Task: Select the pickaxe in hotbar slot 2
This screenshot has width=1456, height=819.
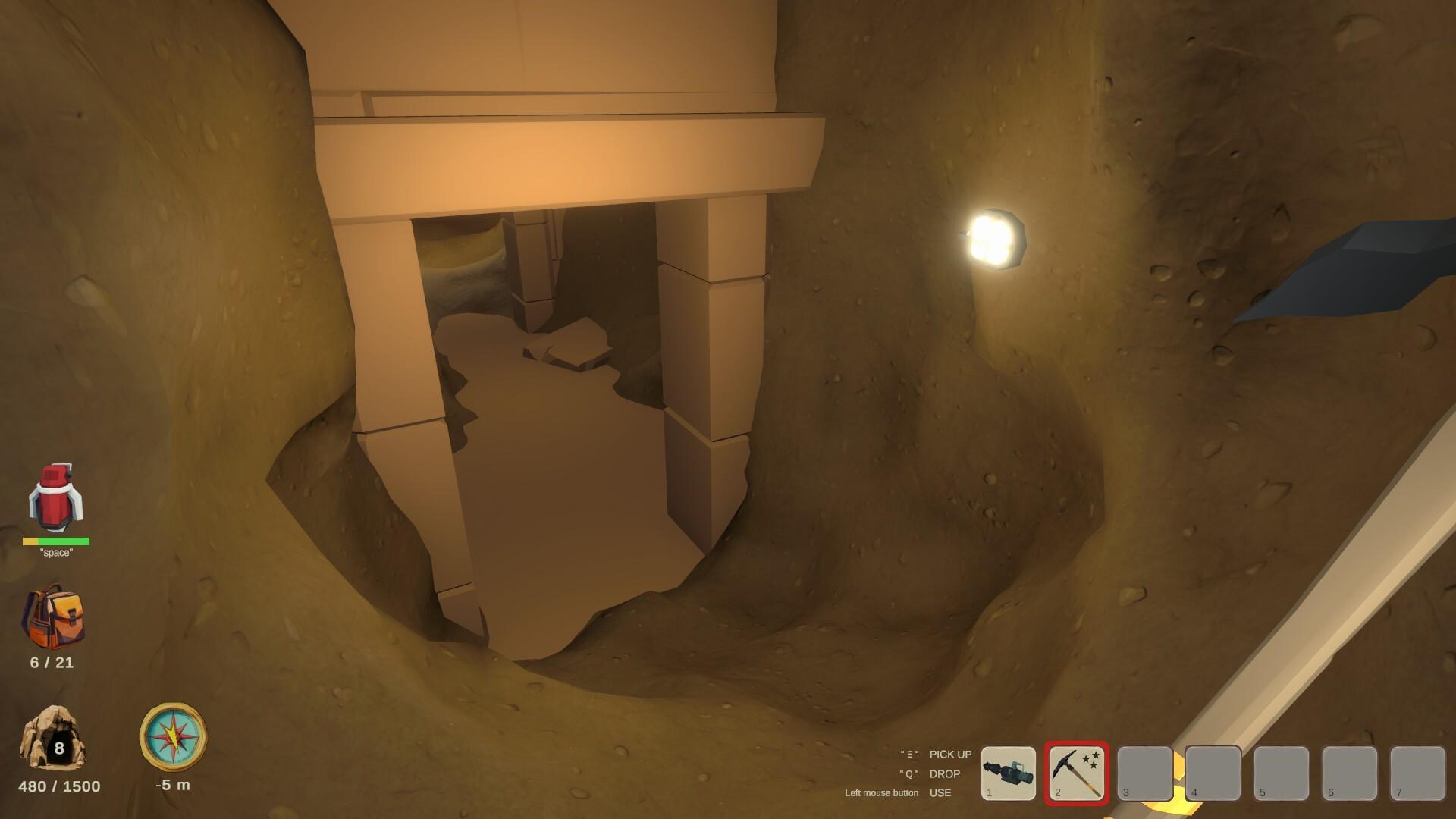Action: click(1076, 773)
